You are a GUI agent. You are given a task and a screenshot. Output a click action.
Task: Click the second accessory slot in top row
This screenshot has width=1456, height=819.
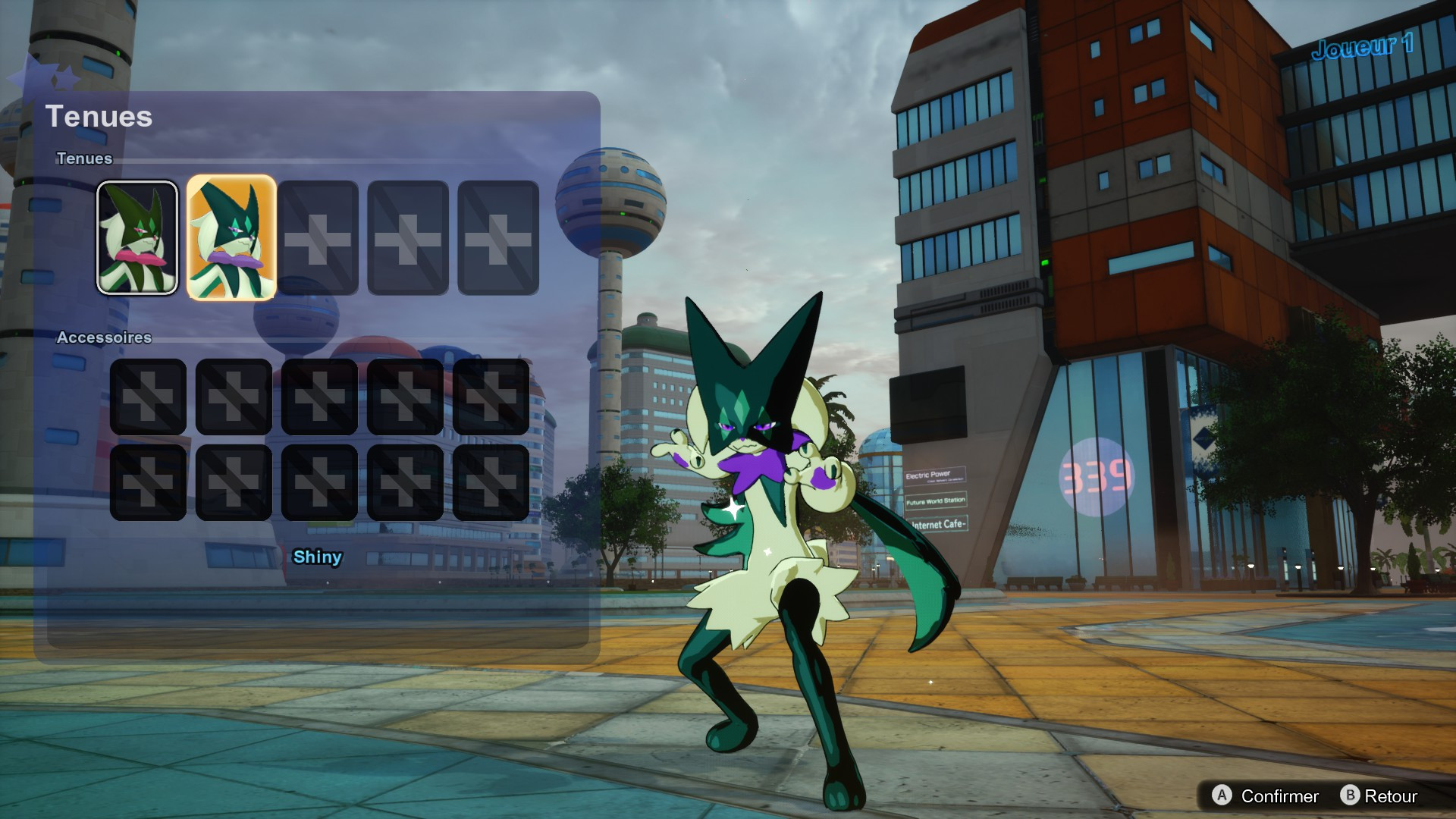click(x=233, y=396)
